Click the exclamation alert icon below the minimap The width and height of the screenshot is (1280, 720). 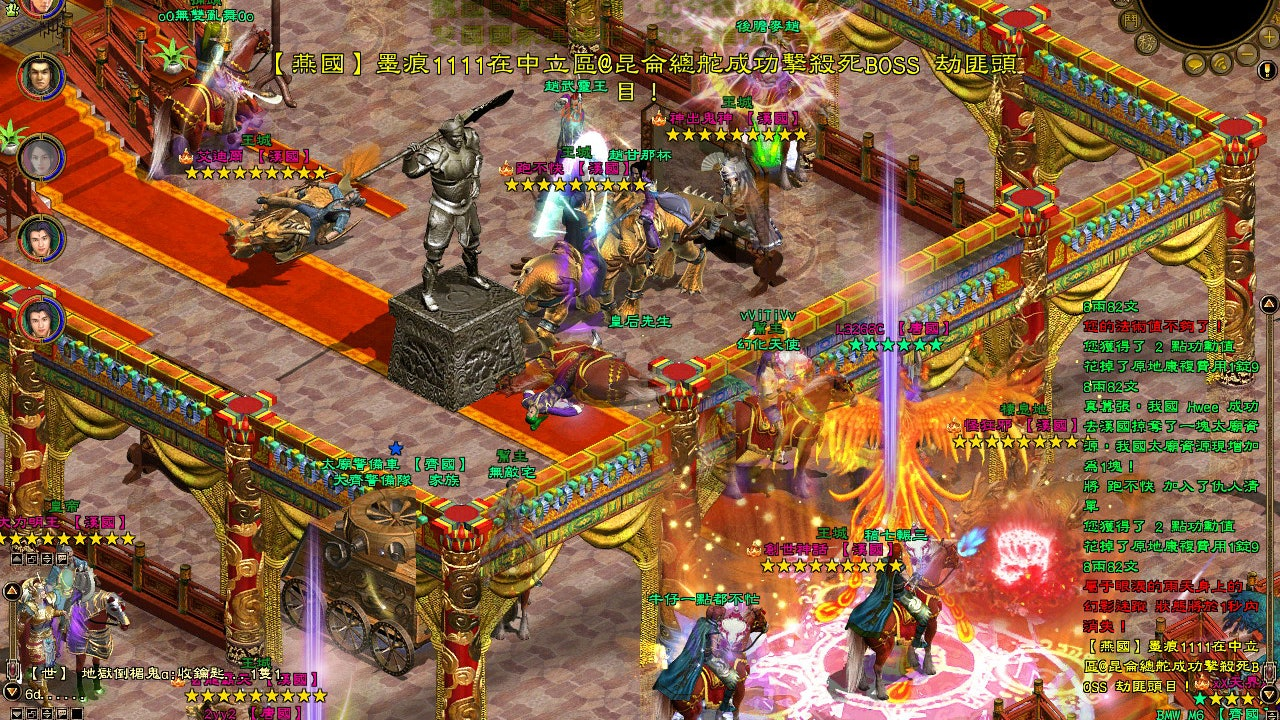click(x=1268, y=70)
